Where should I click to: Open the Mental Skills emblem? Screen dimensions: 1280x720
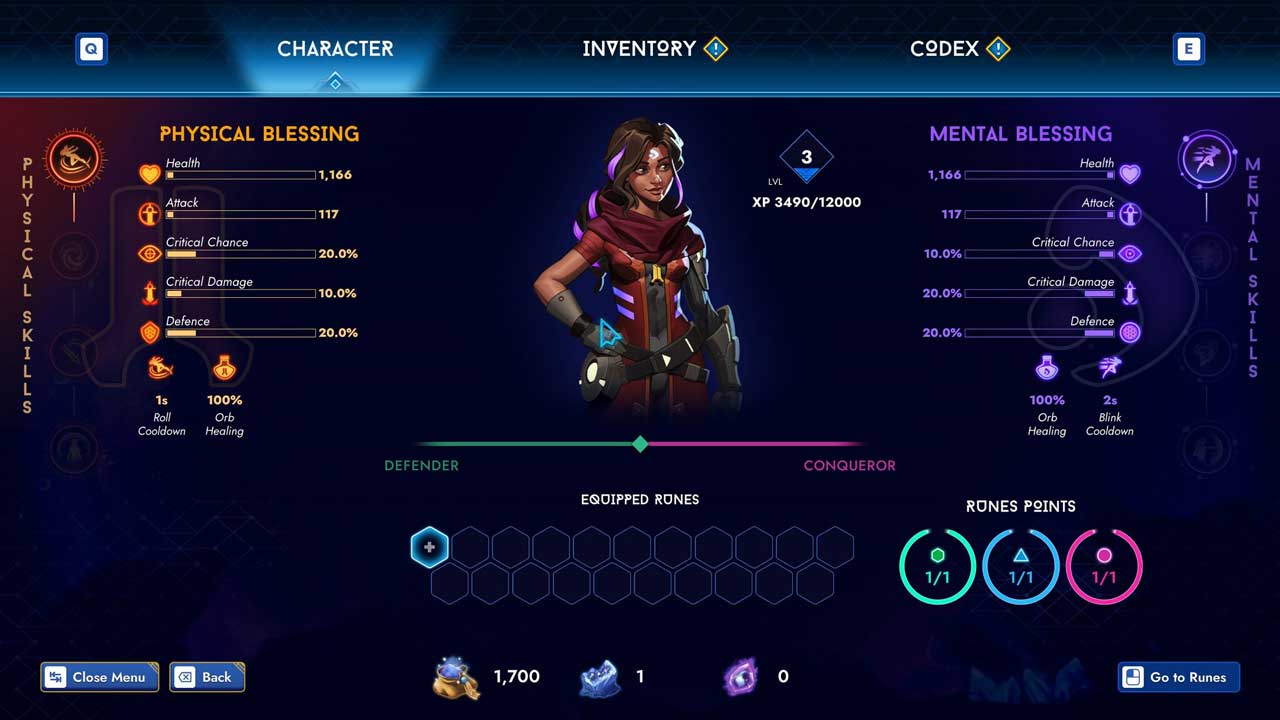(1207, 160)
